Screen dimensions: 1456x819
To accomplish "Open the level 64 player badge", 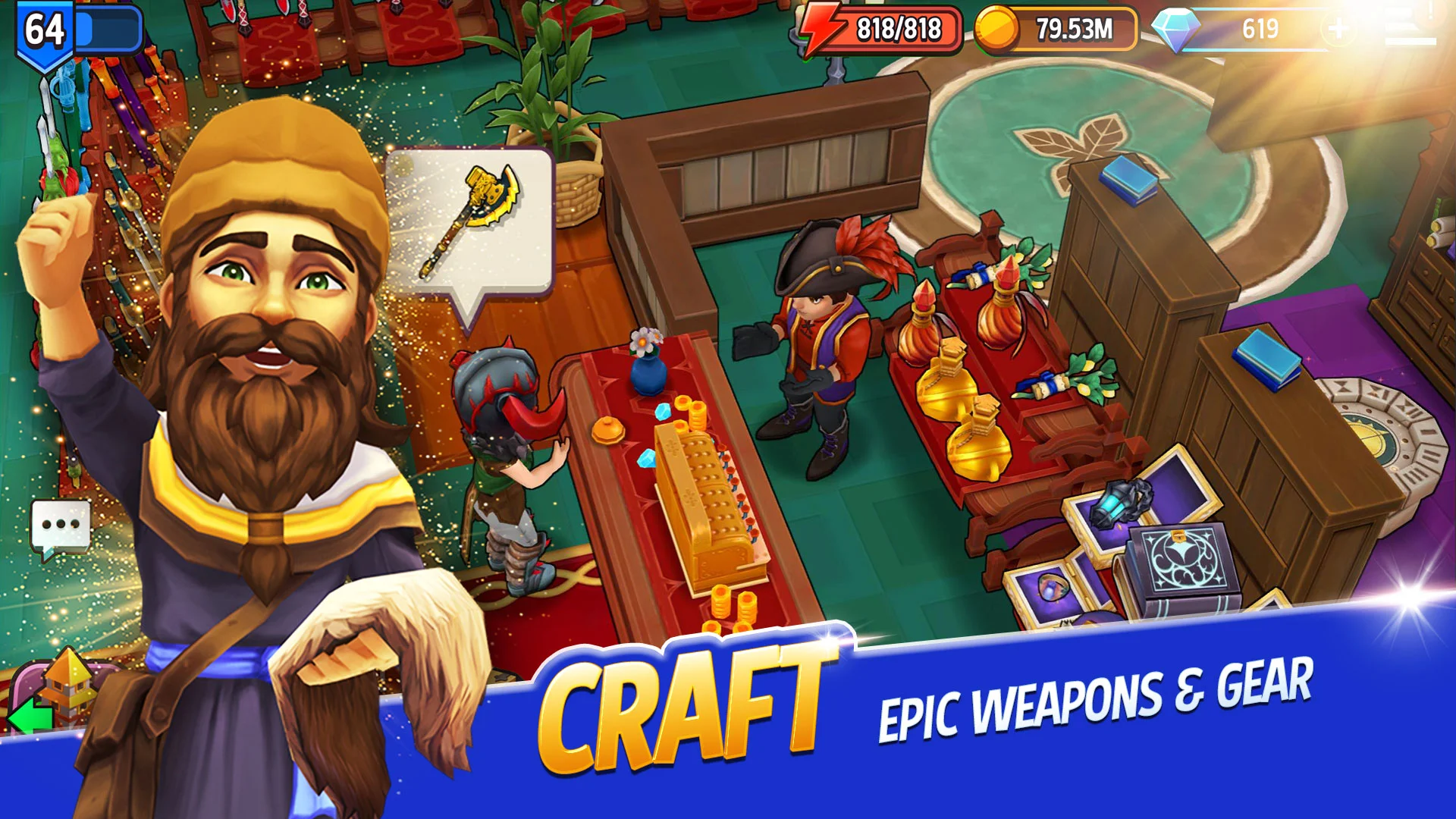I will point(43,29).
